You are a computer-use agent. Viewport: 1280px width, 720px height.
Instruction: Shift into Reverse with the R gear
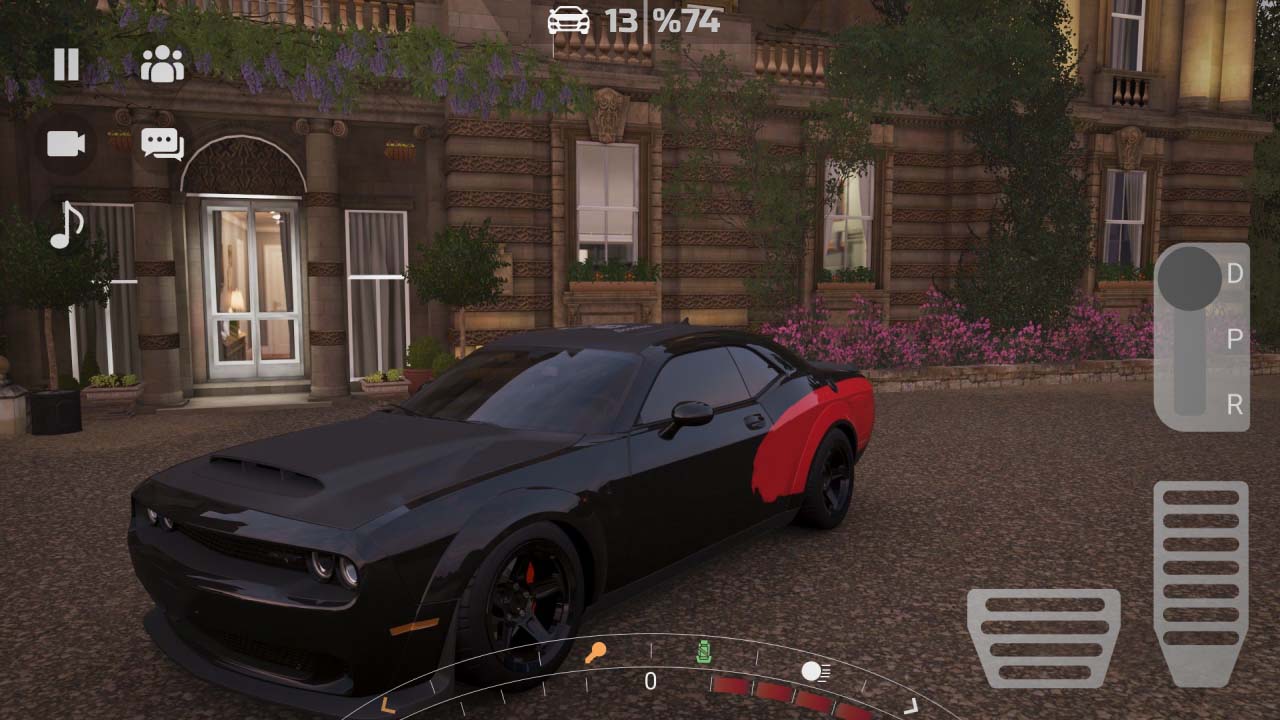(1235, 407)
